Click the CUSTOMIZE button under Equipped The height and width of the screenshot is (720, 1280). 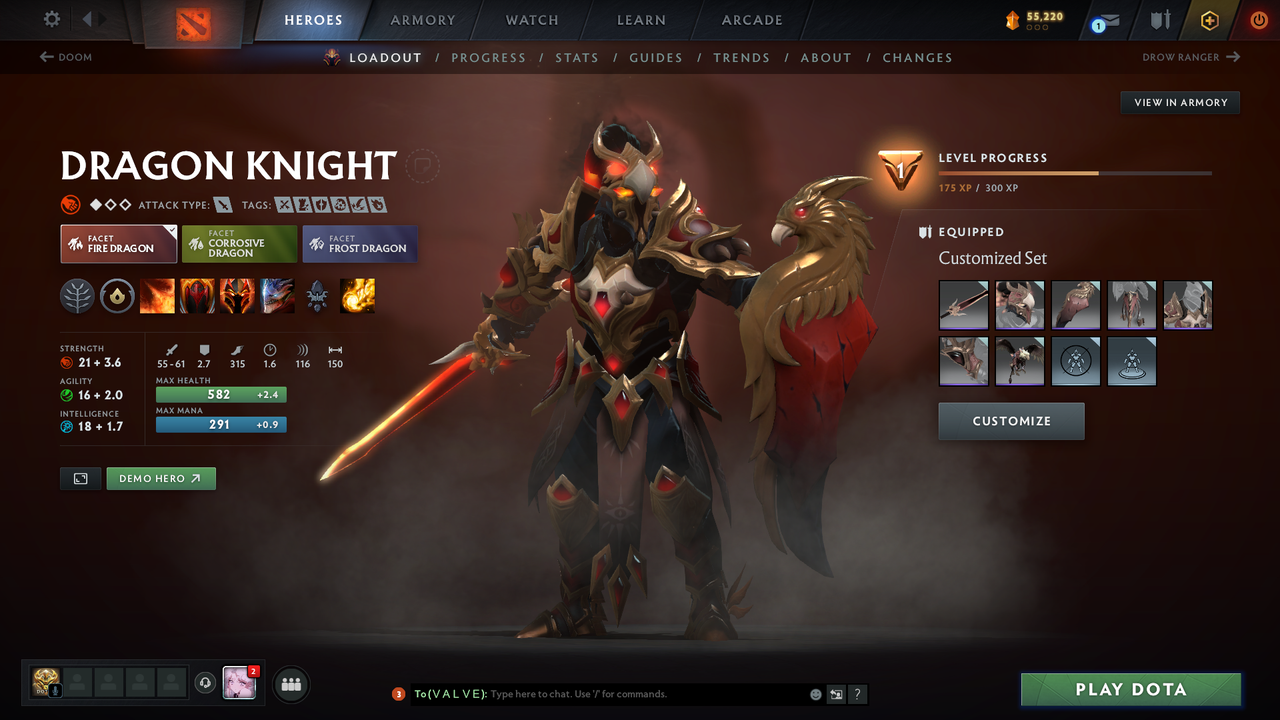click(1011, 421)
